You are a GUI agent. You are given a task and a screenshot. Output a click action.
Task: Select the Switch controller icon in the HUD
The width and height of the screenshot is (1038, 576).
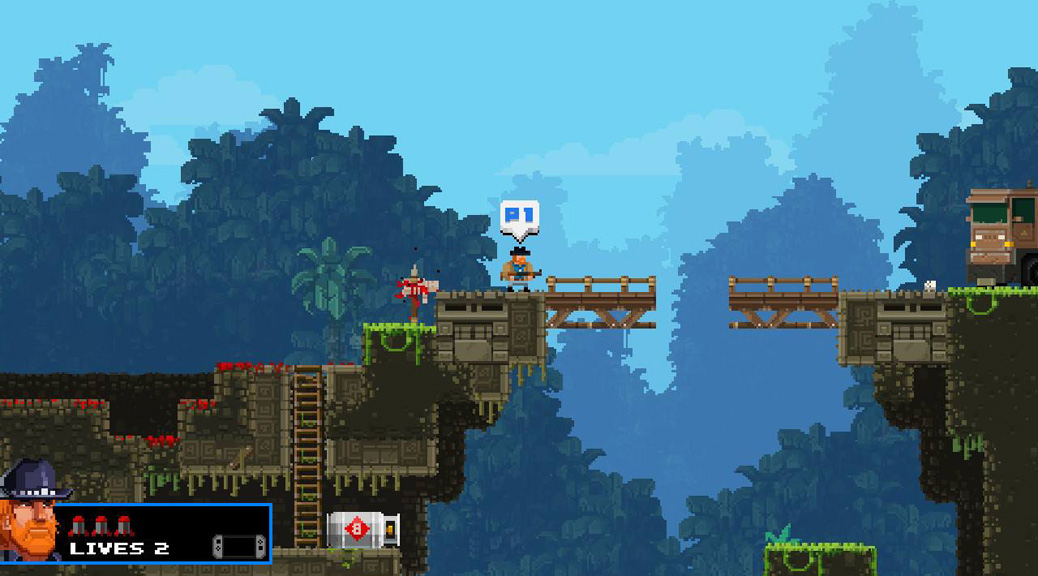click(239, 546)
